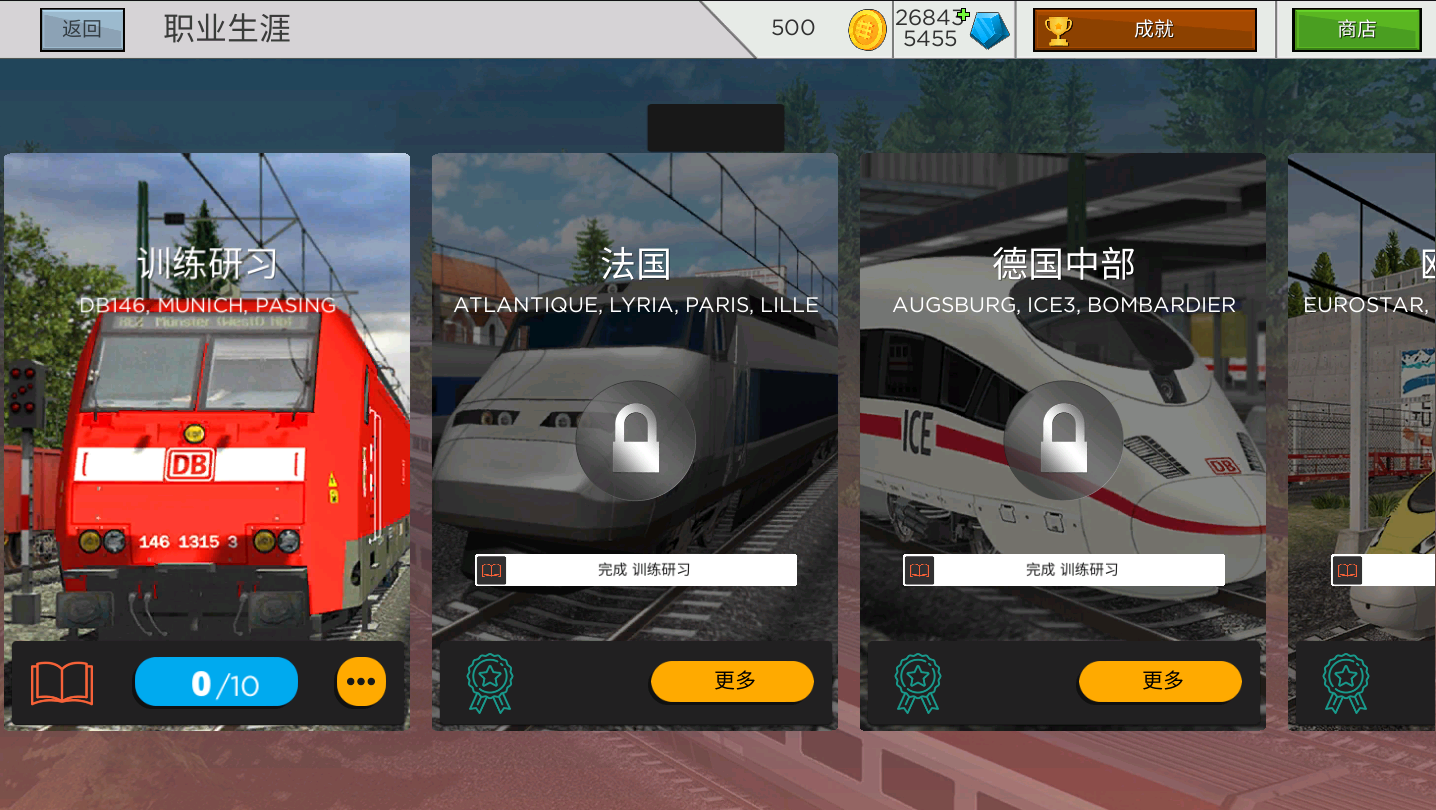Select the 训练研习 training career card
The width and height of the screenshot is (1436, 810).
[207, 400]
